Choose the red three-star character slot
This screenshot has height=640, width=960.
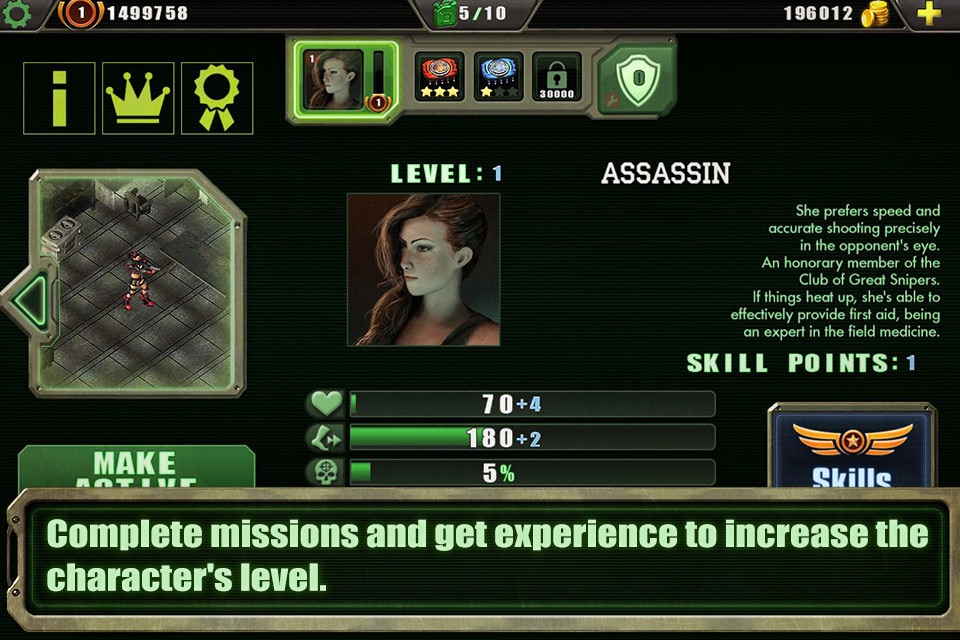point(440,77)
